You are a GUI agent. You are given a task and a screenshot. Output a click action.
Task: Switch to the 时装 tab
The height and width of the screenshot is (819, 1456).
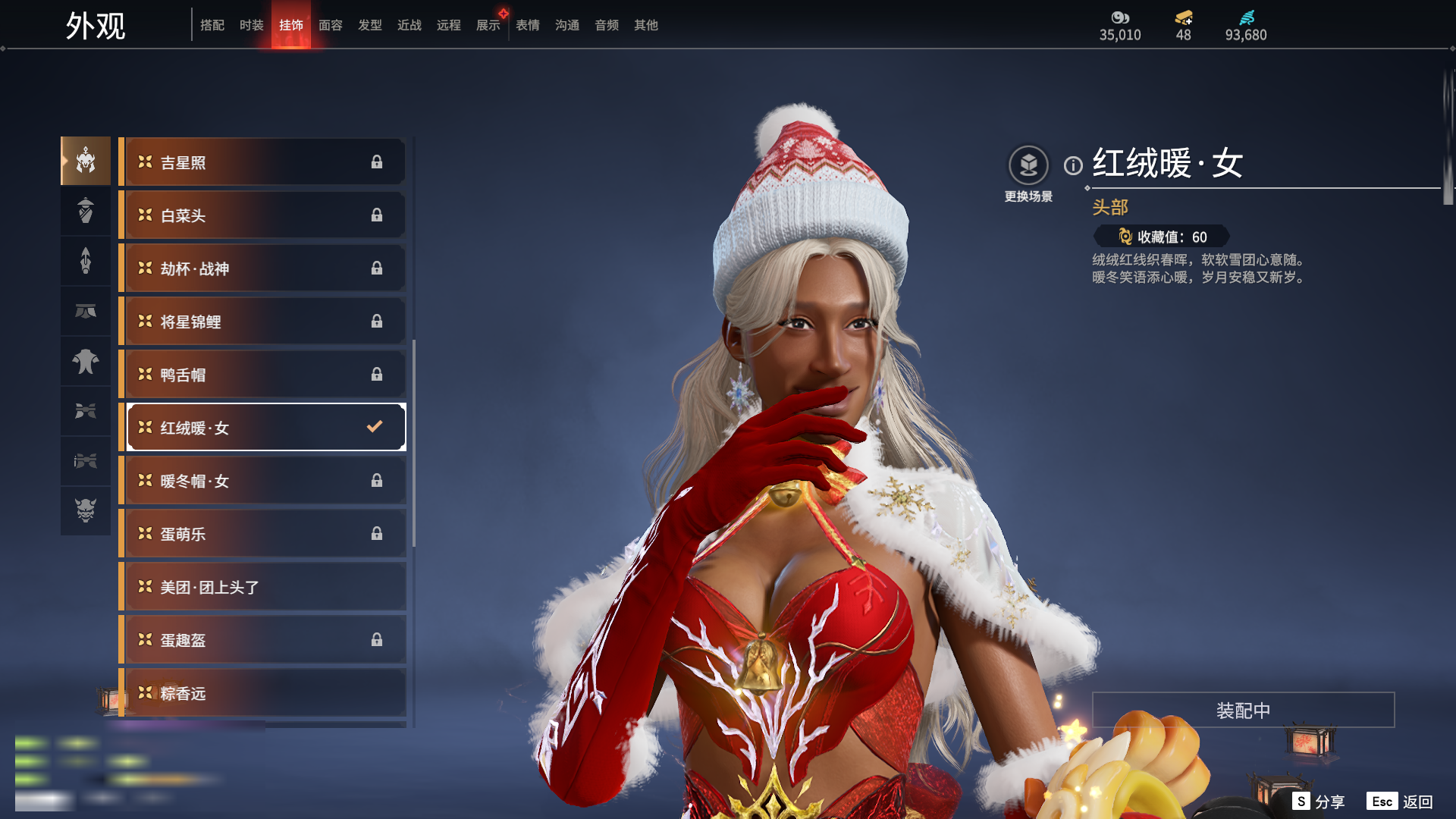(251, 25)
